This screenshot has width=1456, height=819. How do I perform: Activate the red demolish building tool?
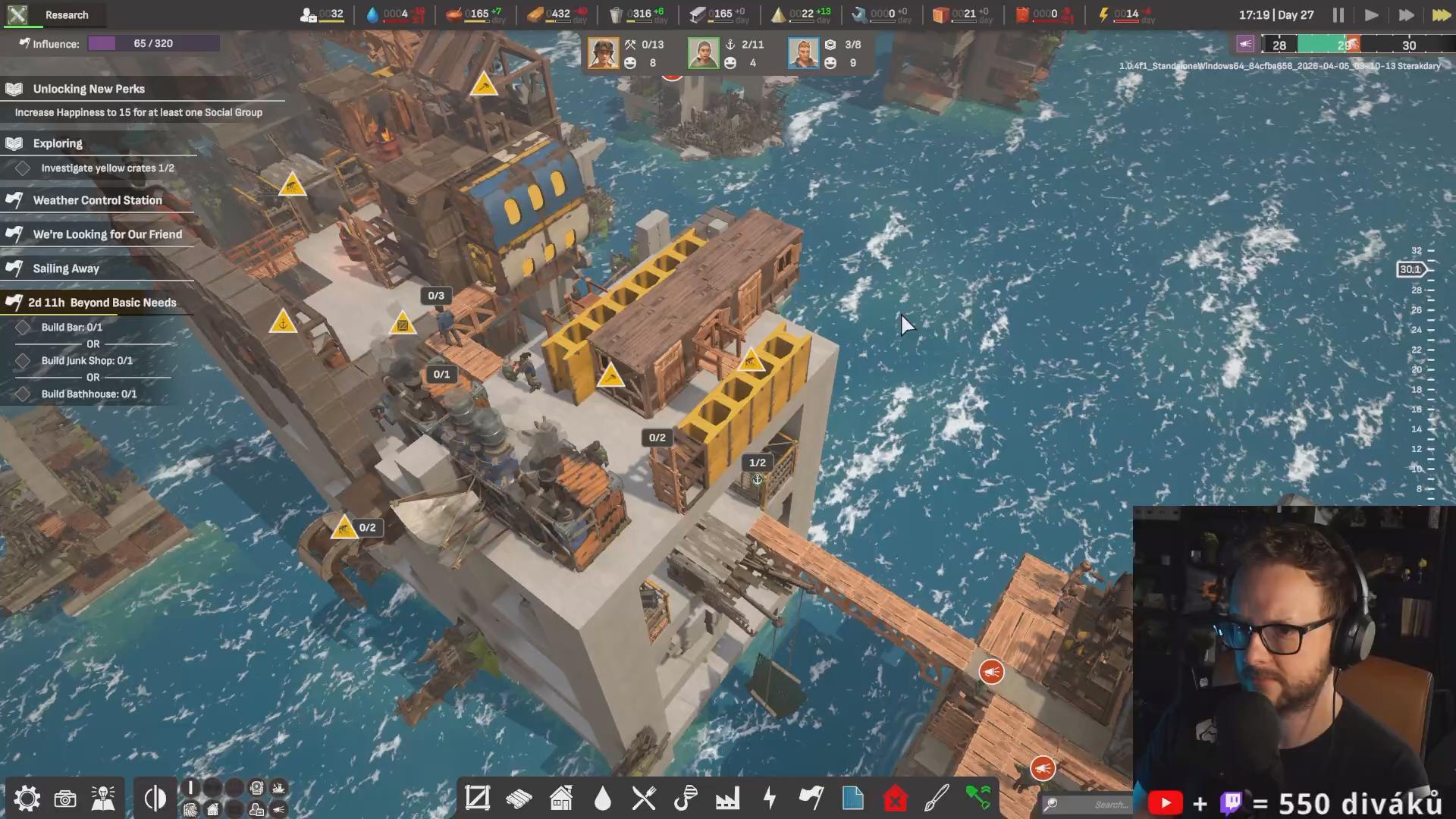point(896,799)
